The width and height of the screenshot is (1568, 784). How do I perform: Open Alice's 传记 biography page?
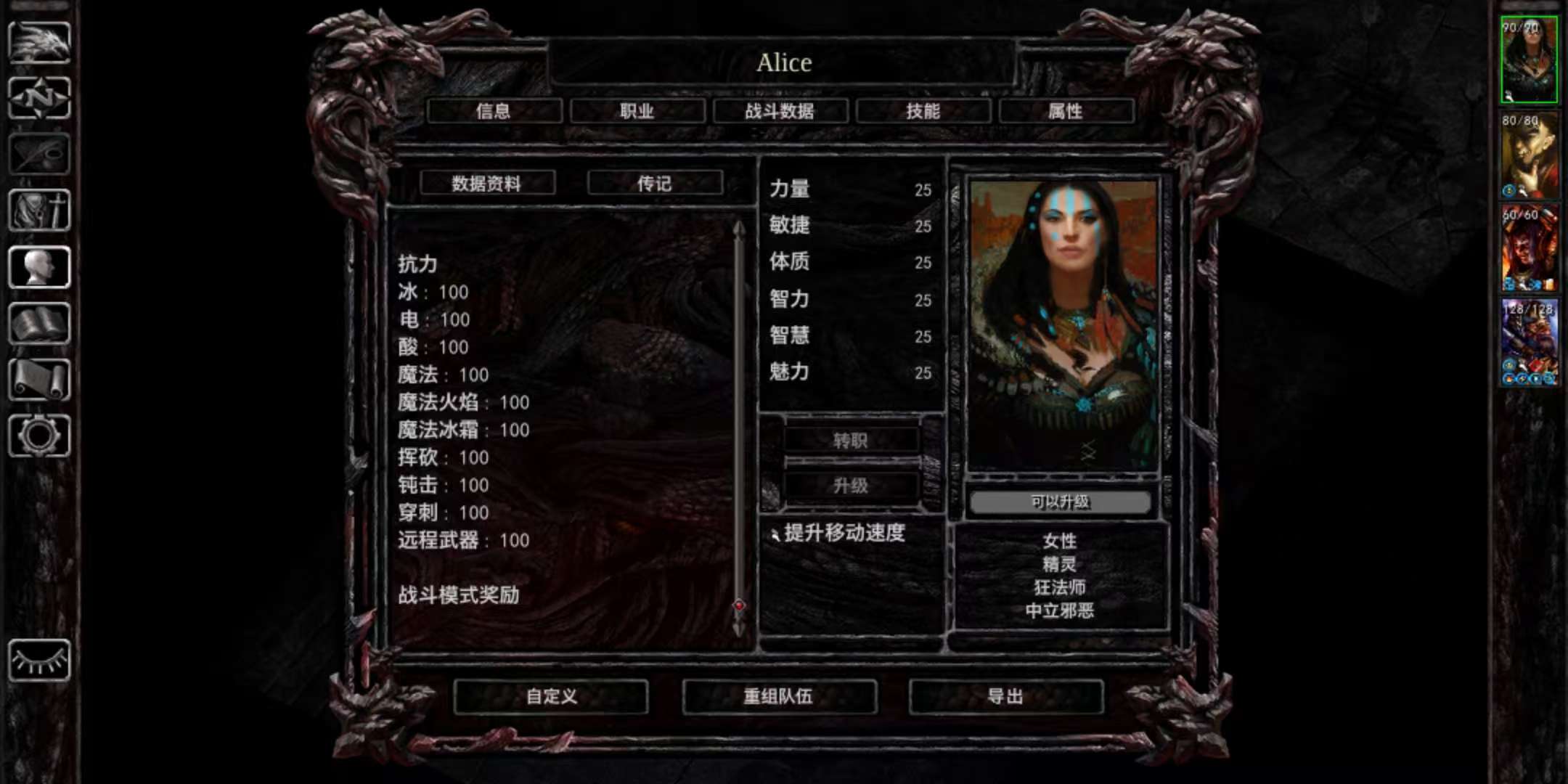656,183
